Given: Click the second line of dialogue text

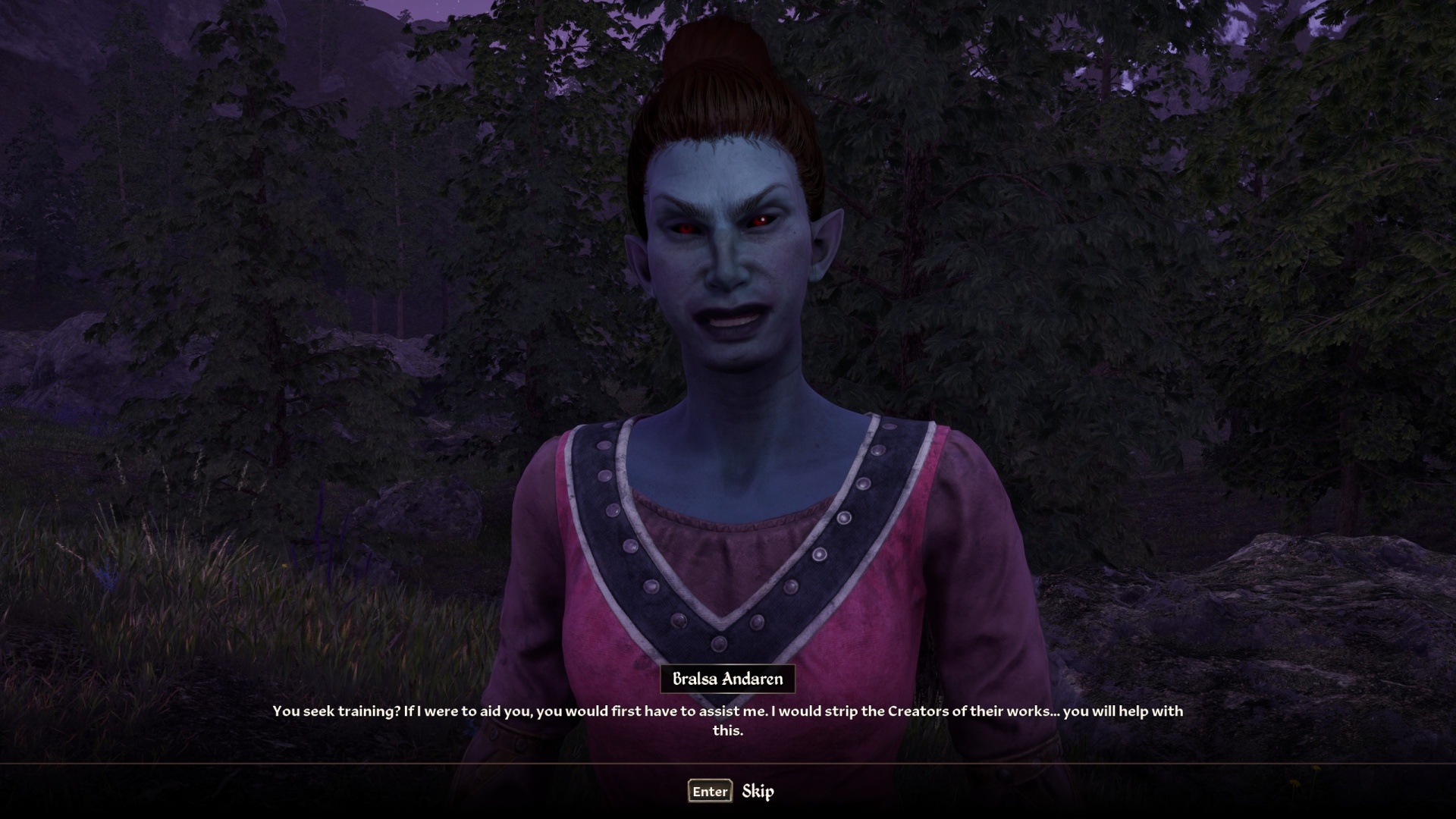Looking at the screenshot, I should (728, 732).
